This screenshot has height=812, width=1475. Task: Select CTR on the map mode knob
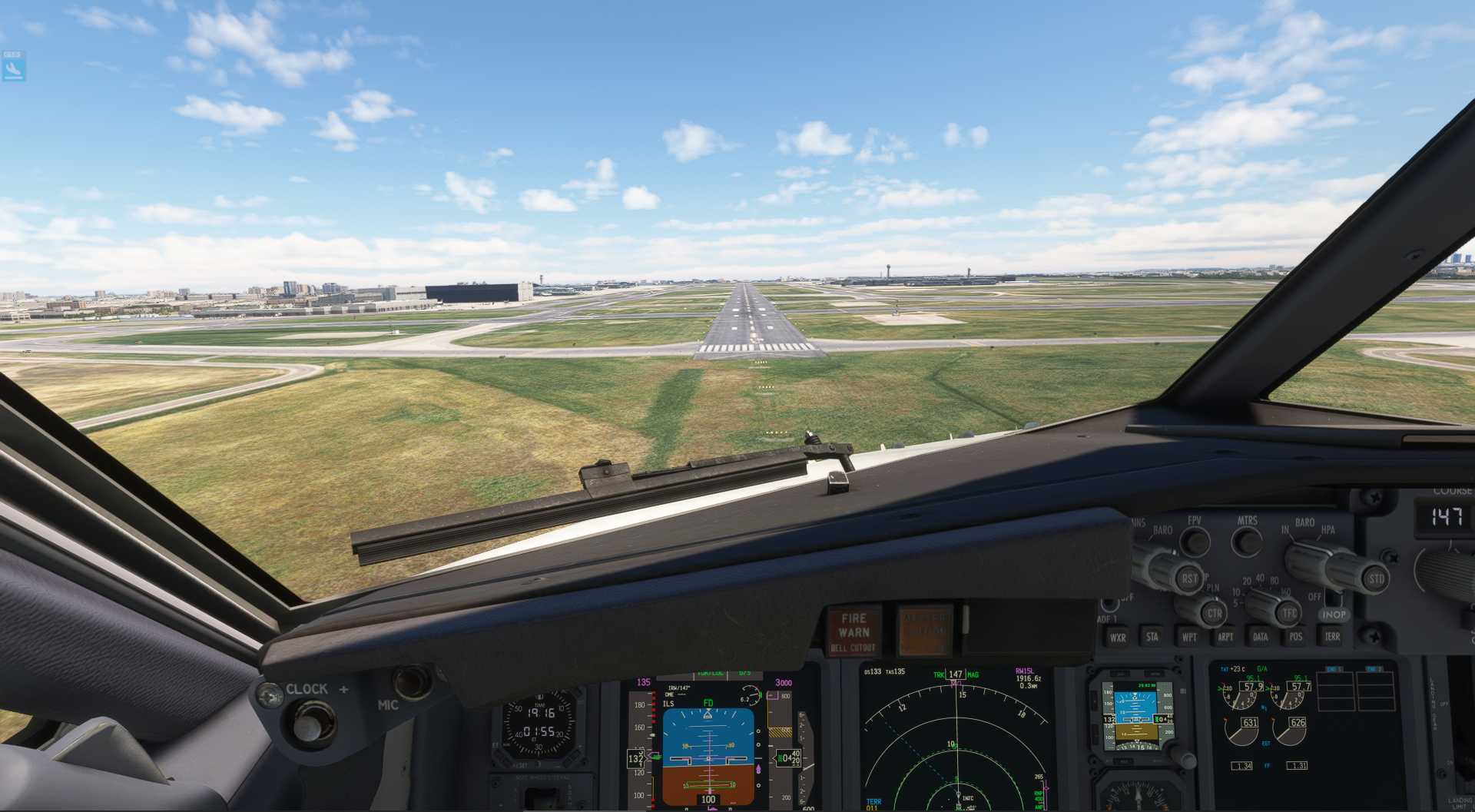[1215, 613]
